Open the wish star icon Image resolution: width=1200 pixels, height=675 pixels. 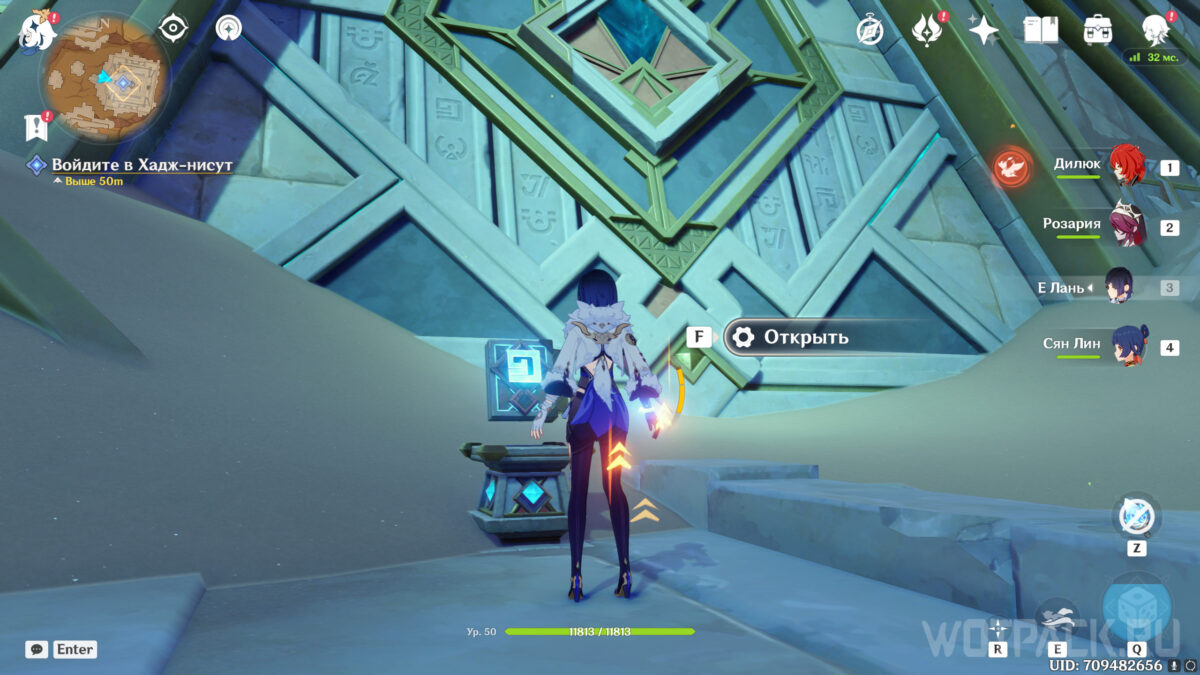coord(984,30)
